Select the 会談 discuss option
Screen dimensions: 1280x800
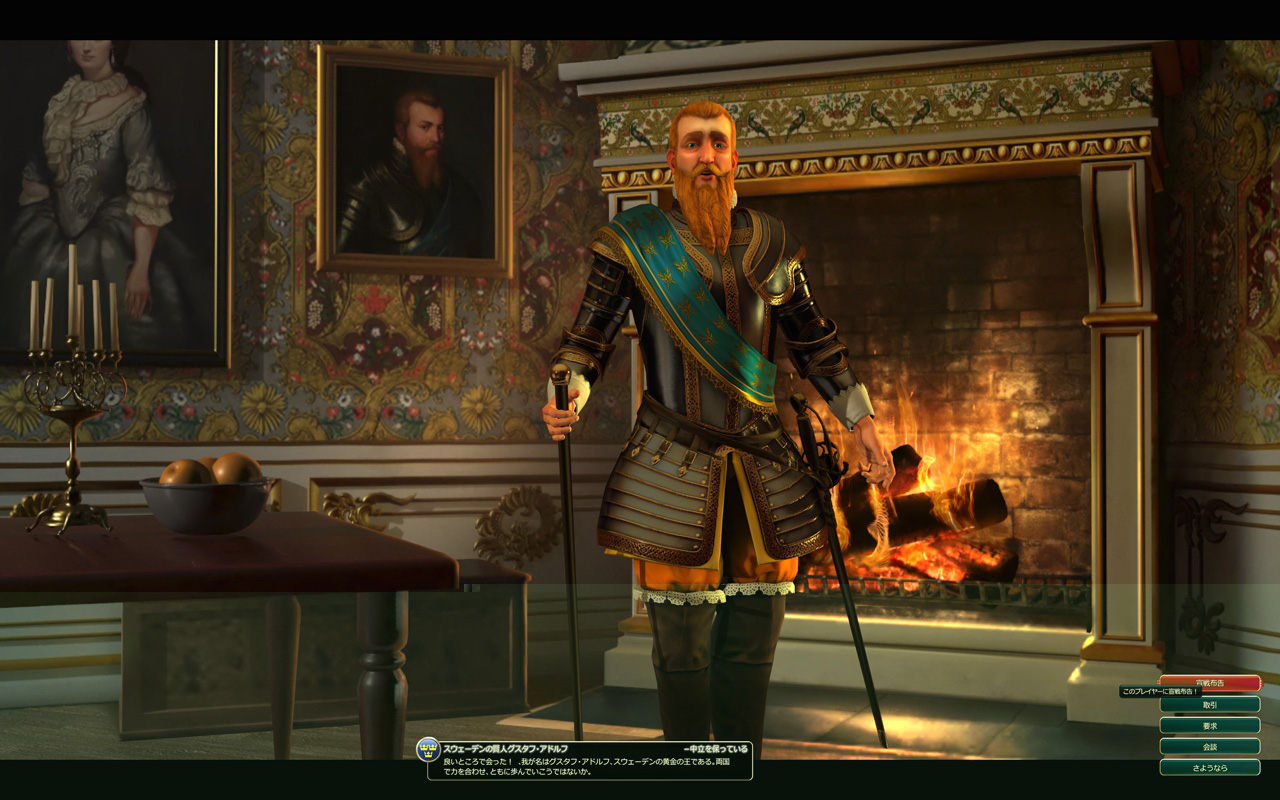click(x=1209, y=746)
